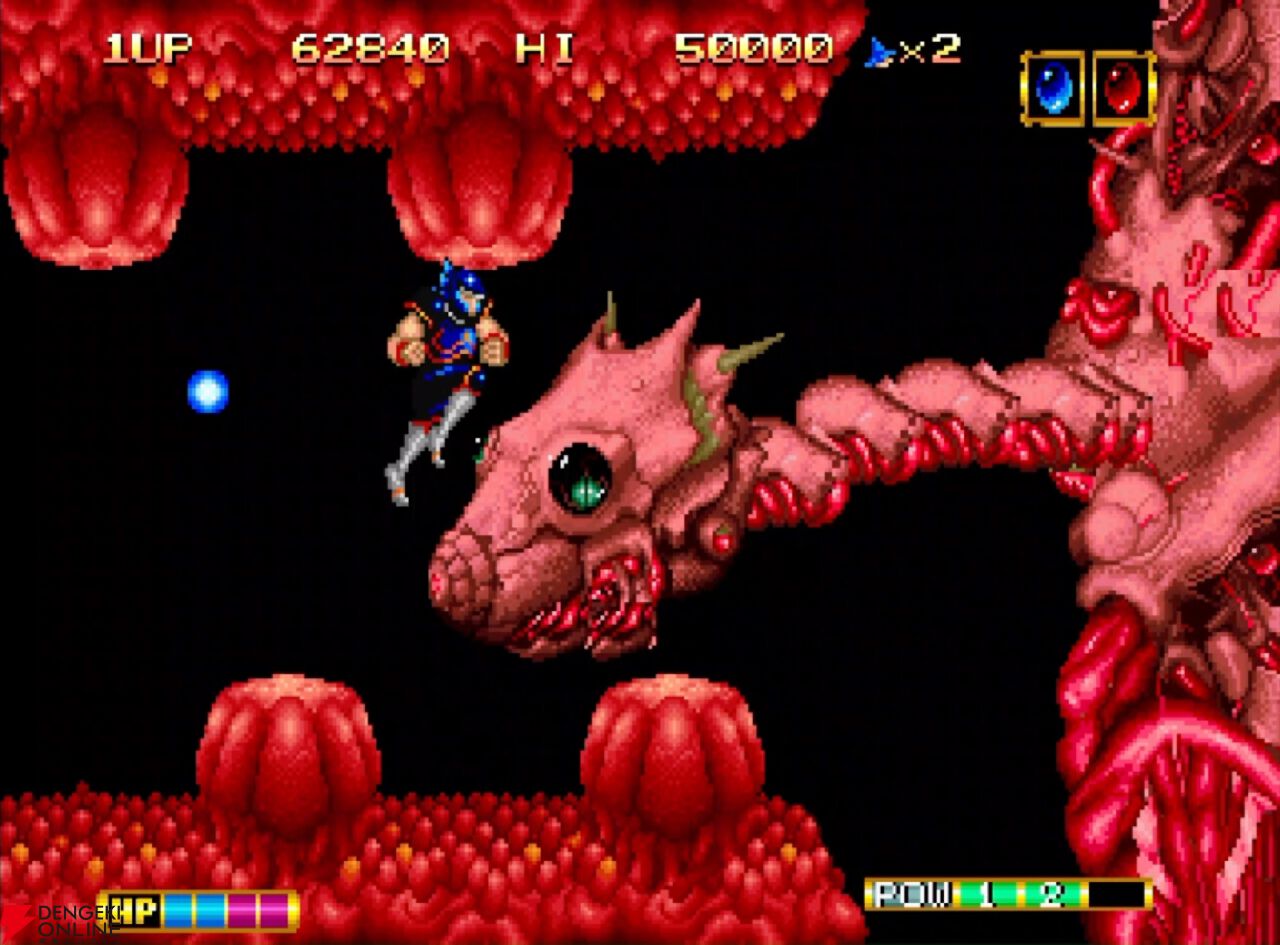The image size is (1280, 945).
Task: Select the red gem item slot
Action: (x=1125, y=90)
